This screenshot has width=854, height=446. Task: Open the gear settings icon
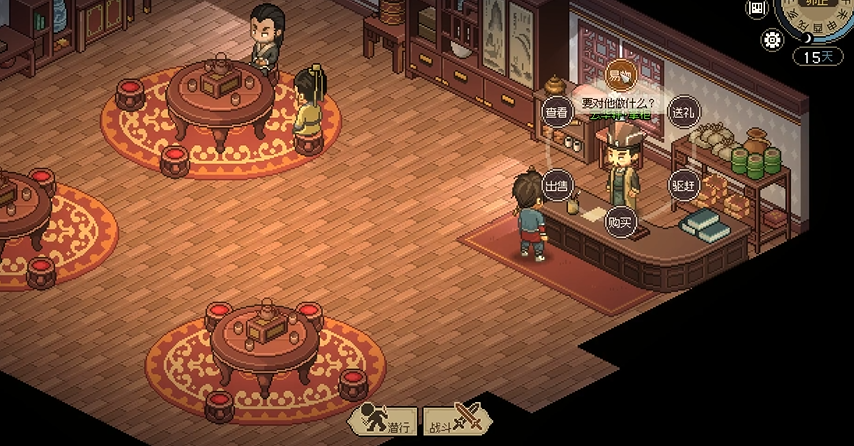(772, 40)
